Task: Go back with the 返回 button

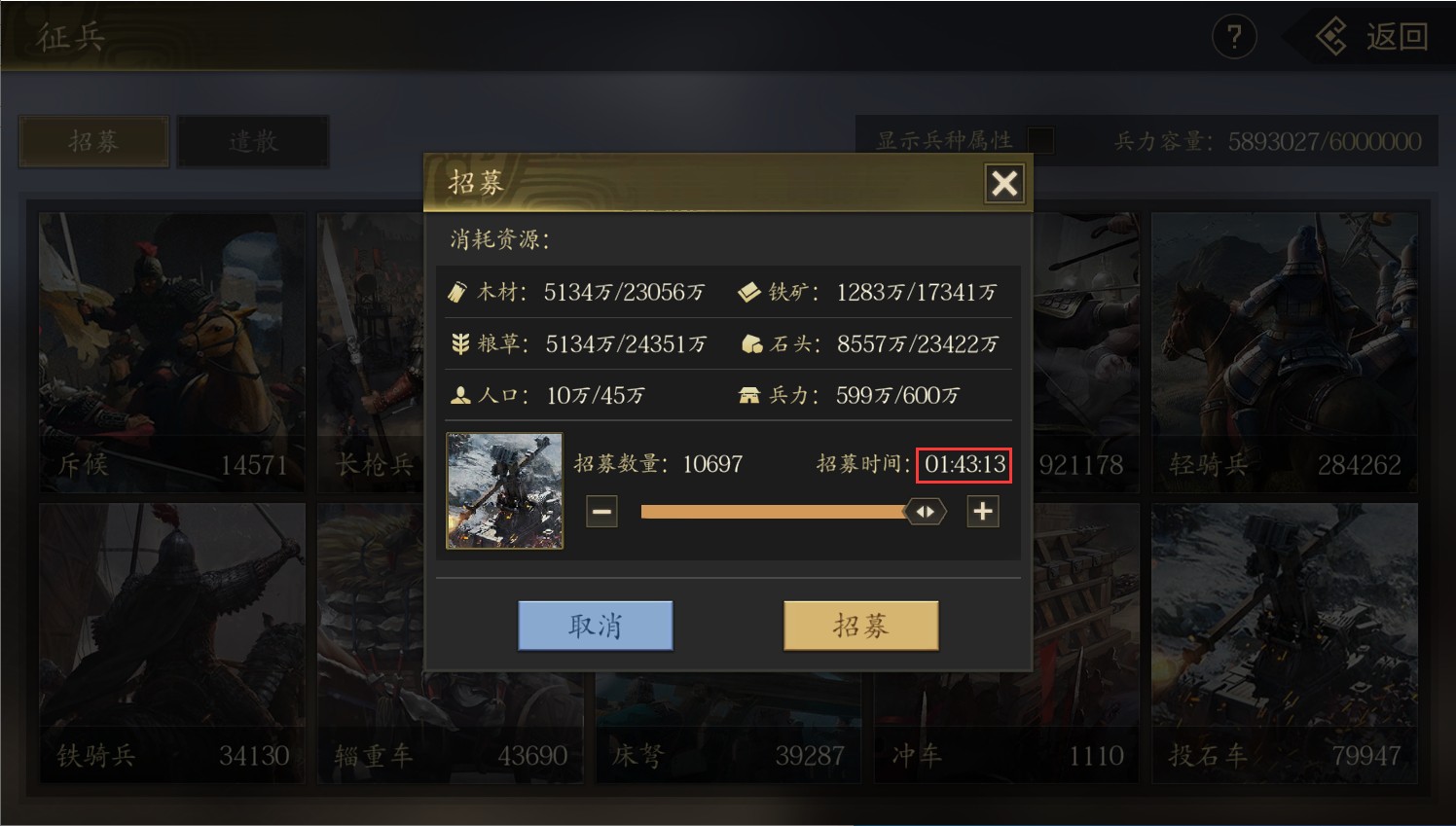Action: pyautogui.click(x=1374, y=38)
